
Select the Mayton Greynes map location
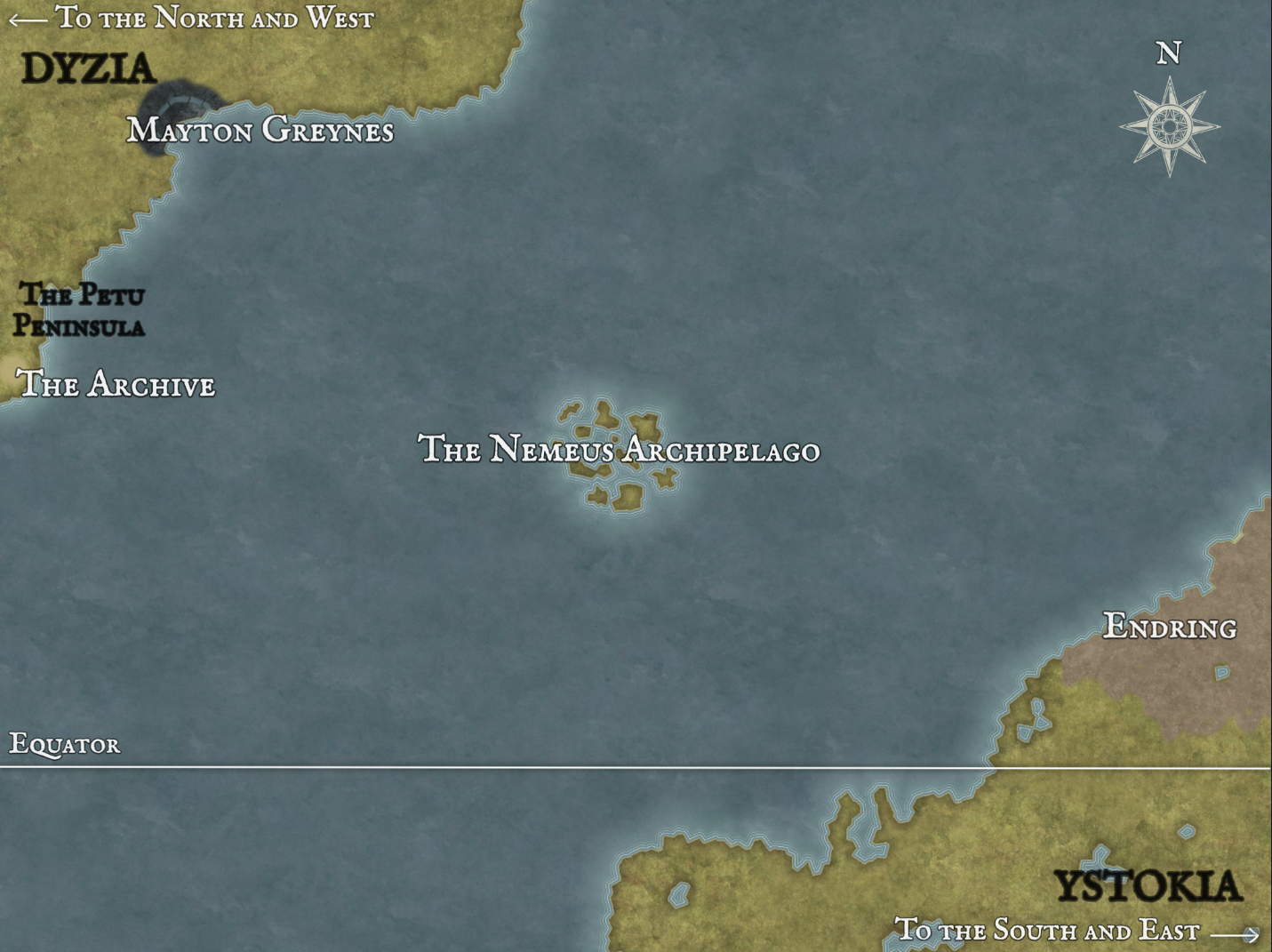(x=260, y=131)
